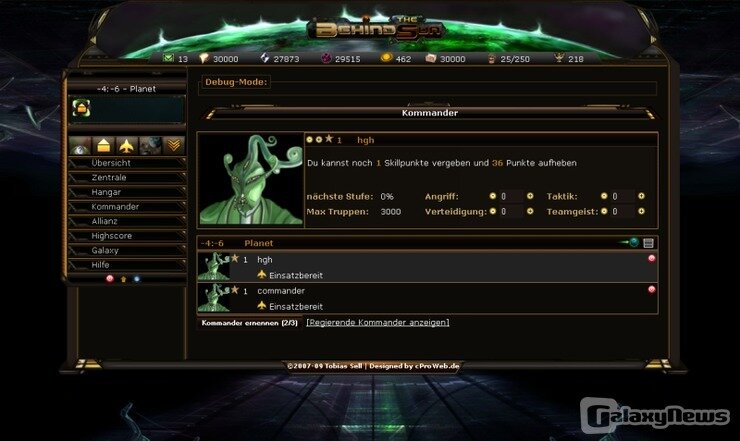The image size is (740, 441).
Task: Raise the Teamgeist skill value
Action: coord(641,212)
